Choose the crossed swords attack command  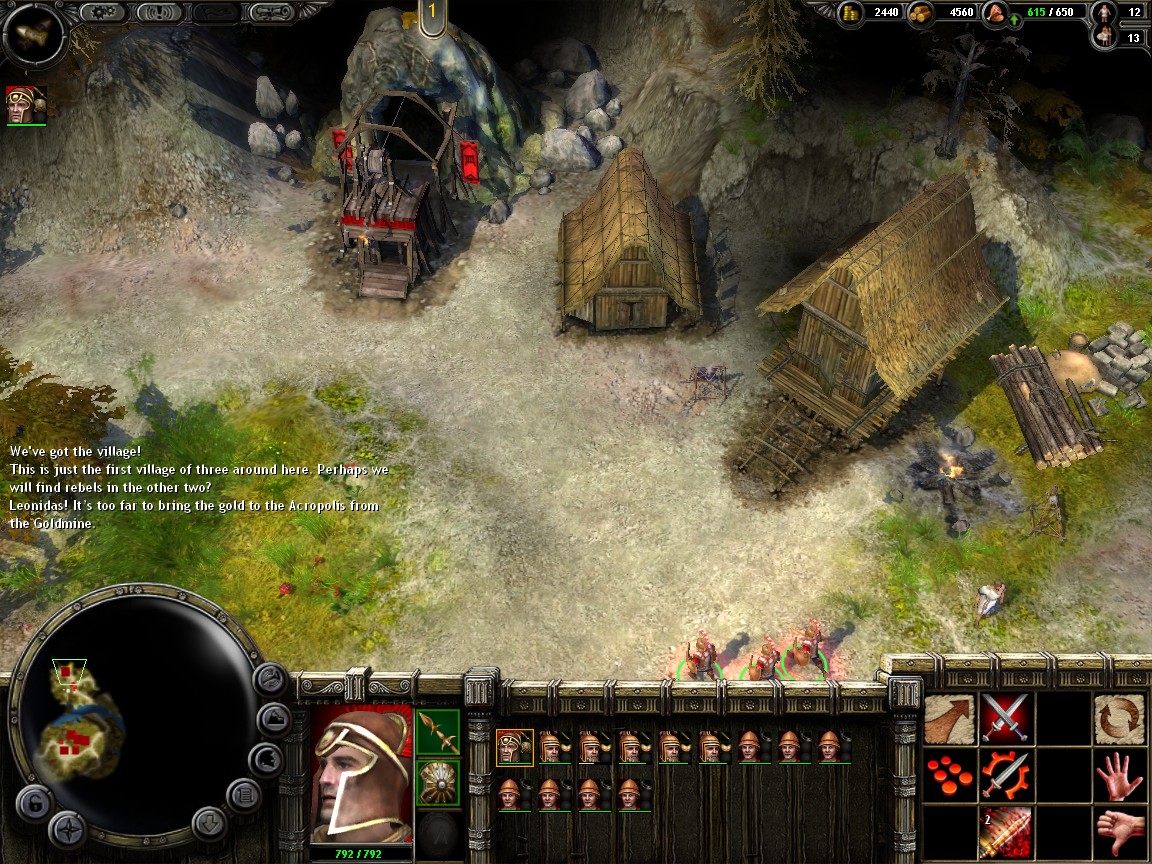click(x=1005, y=718)
